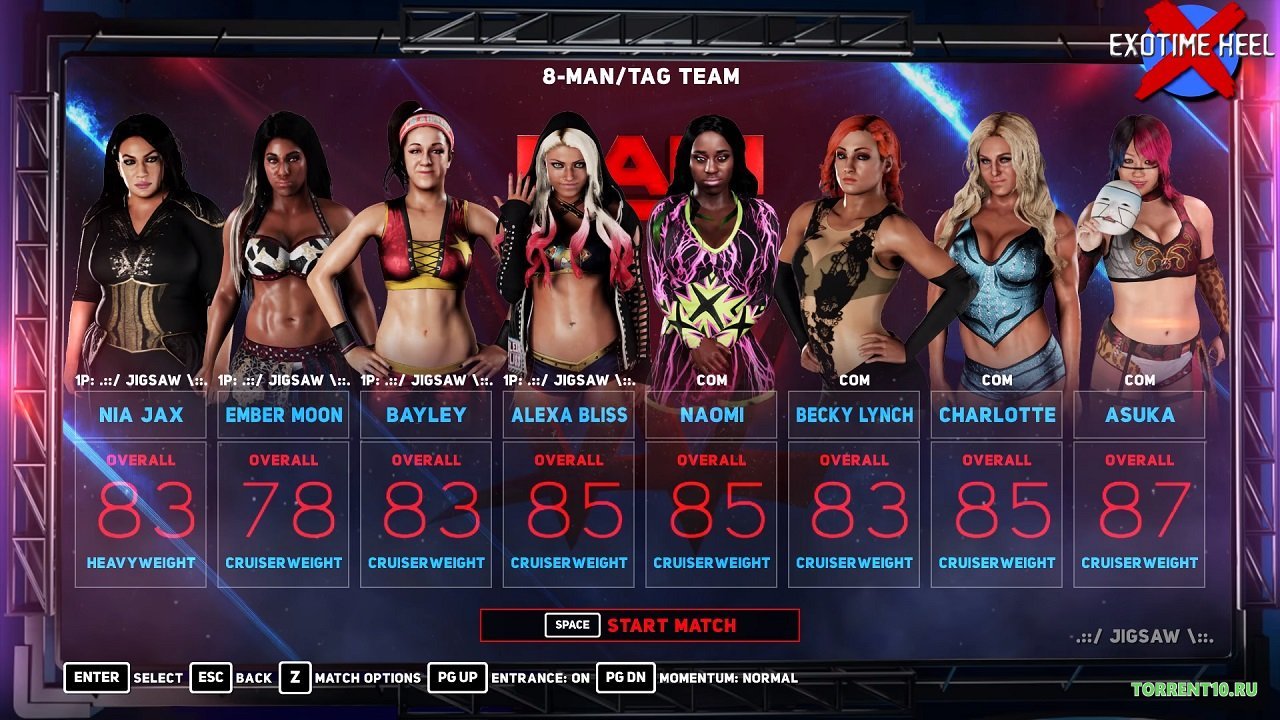Screen dimensions: 1280x720
Task: Click the 8-MAN/TAG TEAM header
Action: click(x=640, y=77)
